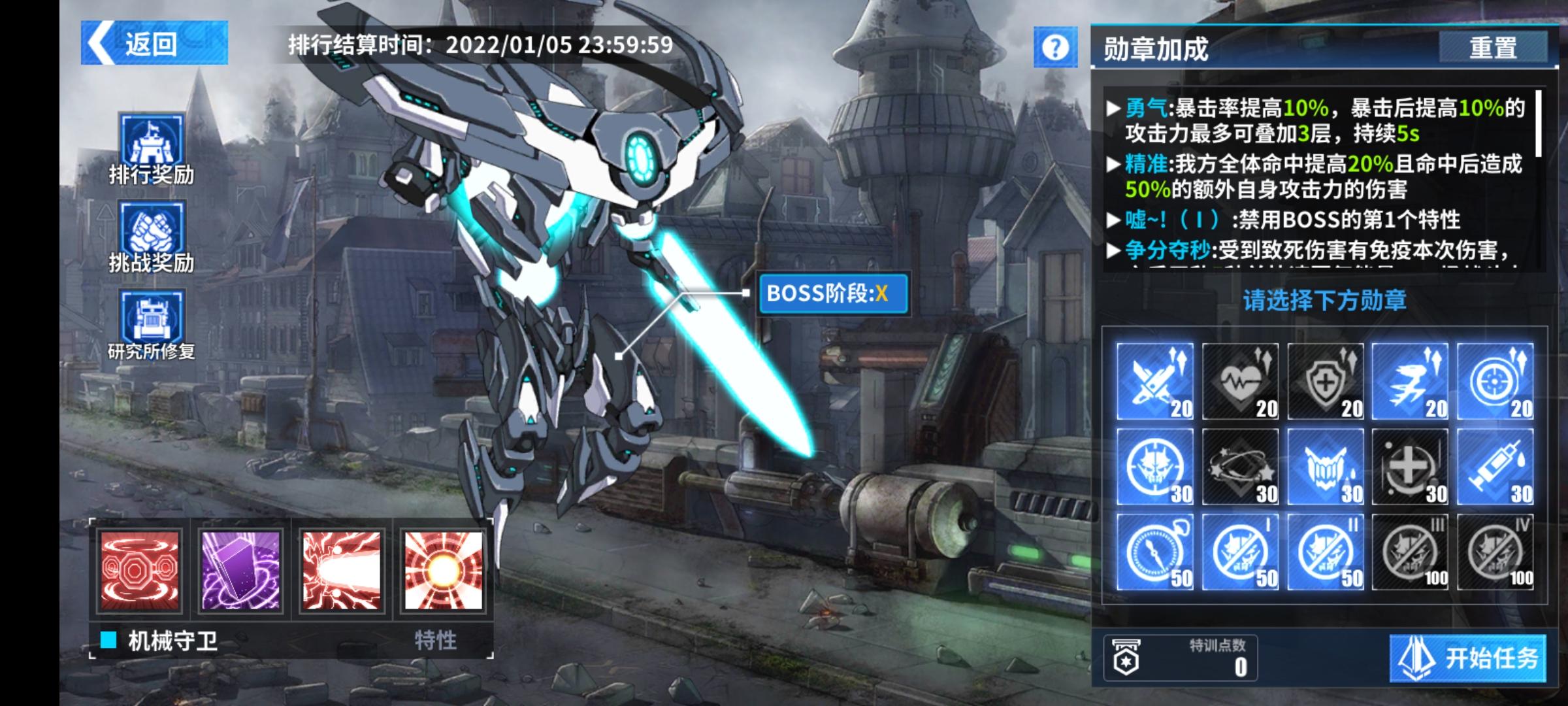Select the boss trait disable medal III
The height and width of the screenshot is (706, 1568).
click(1410, 552)
